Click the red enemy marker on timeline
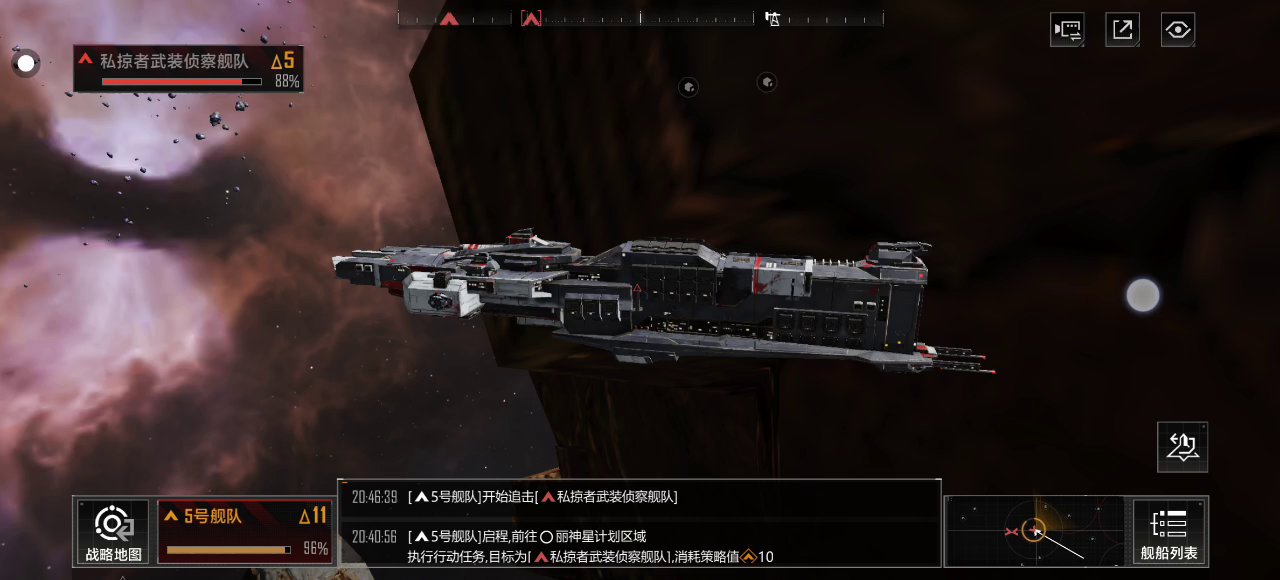The width and height of the screenshot is (1280, 580). point(450,18)
